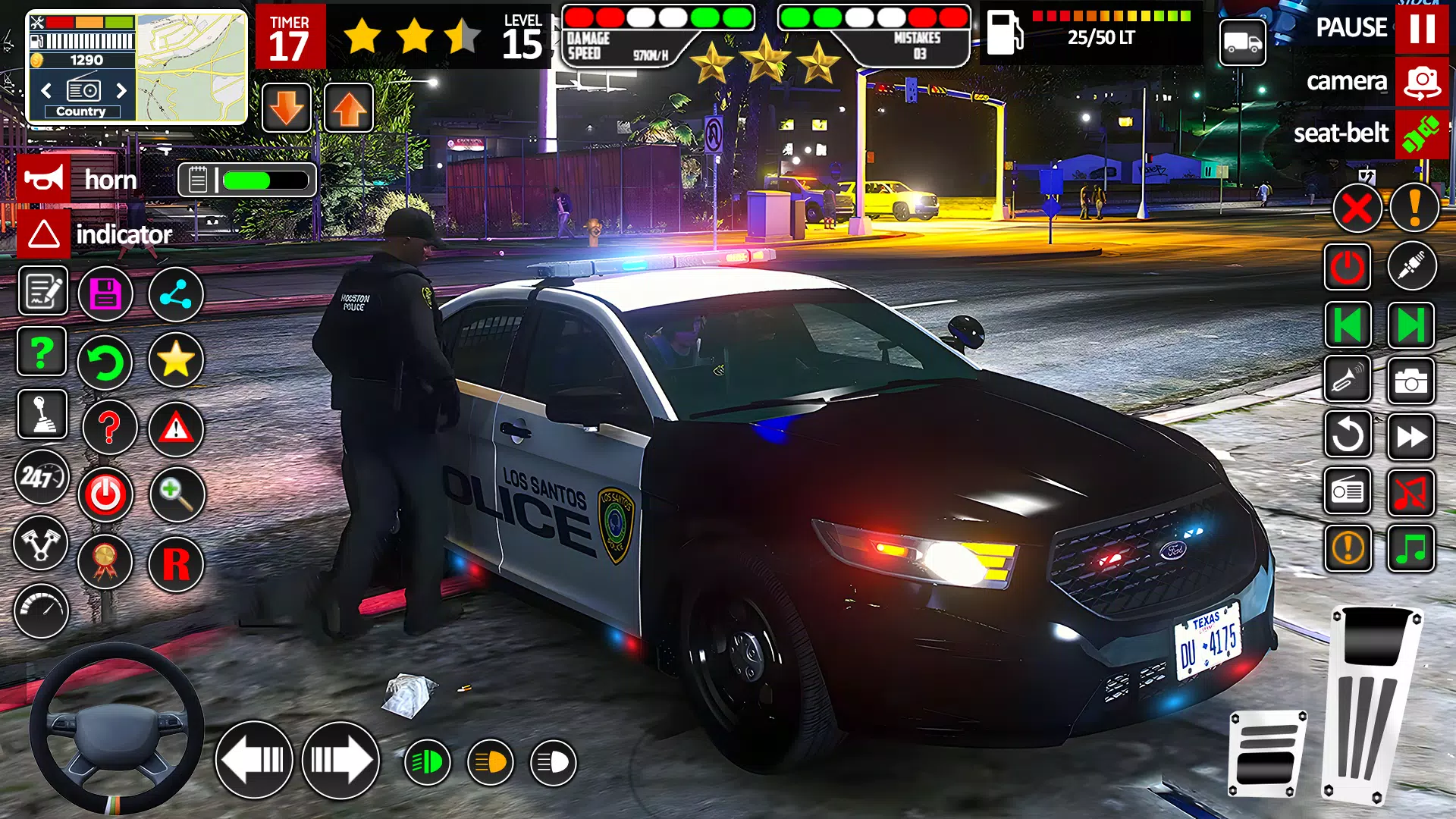1456x819 pixels.
Task: Open the minimap
Action: click(191, 67)
